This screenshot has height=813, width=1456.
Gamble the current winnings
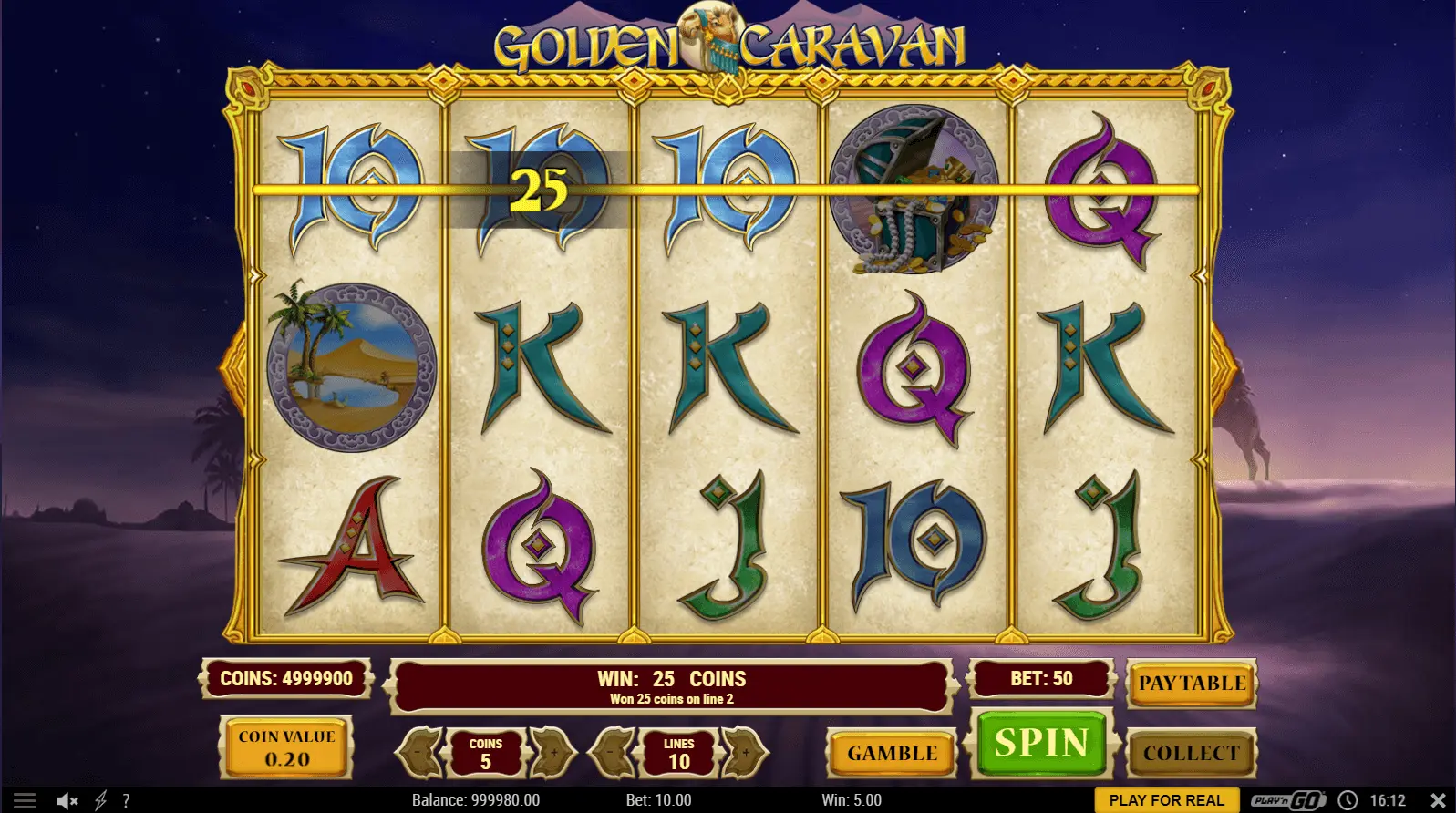point(892,753)
